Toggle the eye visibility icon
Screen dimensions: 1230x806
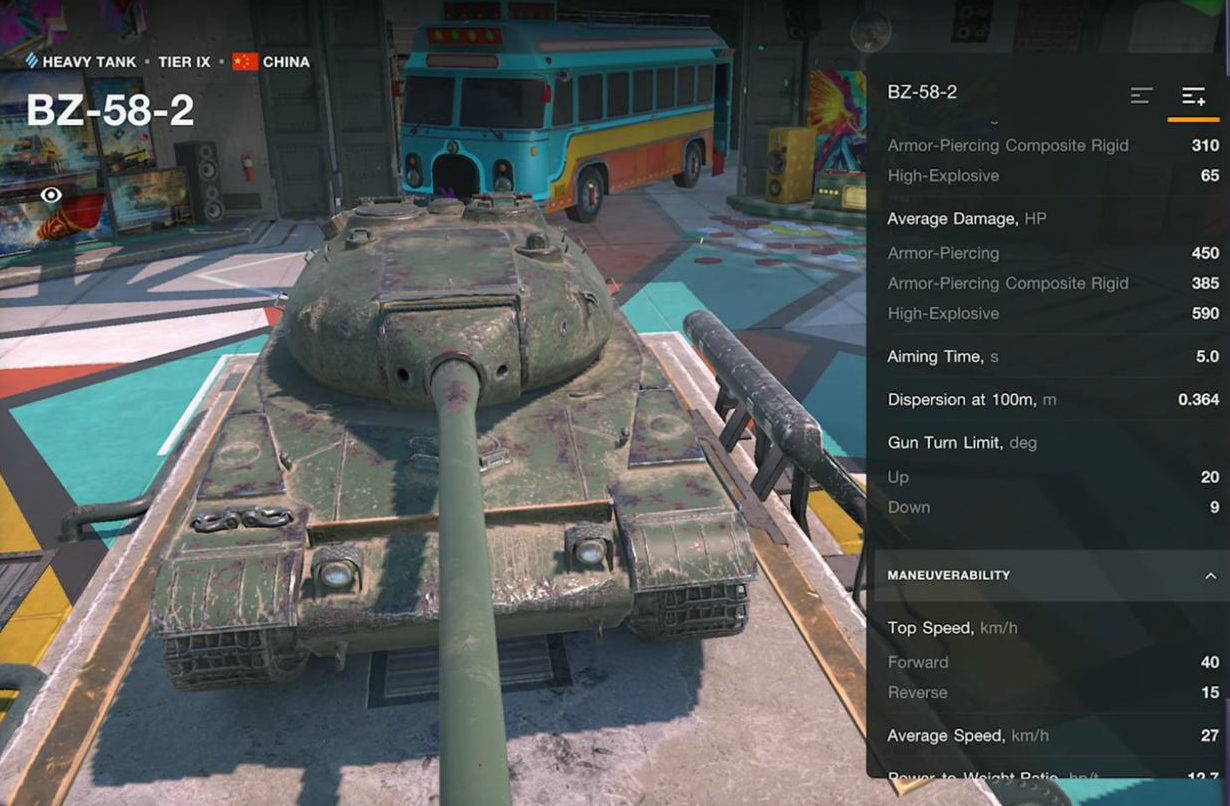tap(51, 195)
